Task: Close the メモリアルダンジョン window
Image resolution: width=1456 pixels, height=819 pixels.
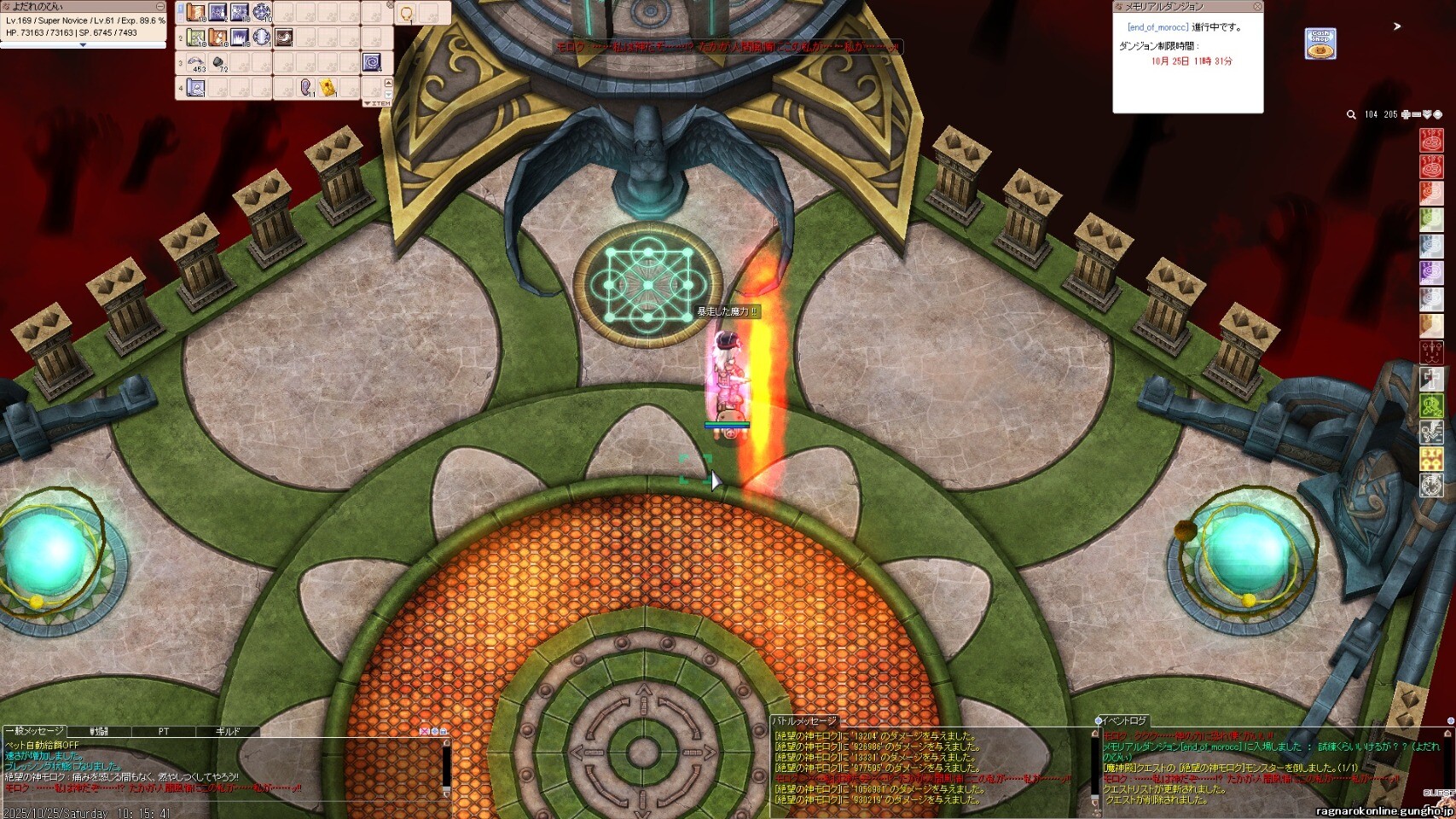Action: point(1257,7)
